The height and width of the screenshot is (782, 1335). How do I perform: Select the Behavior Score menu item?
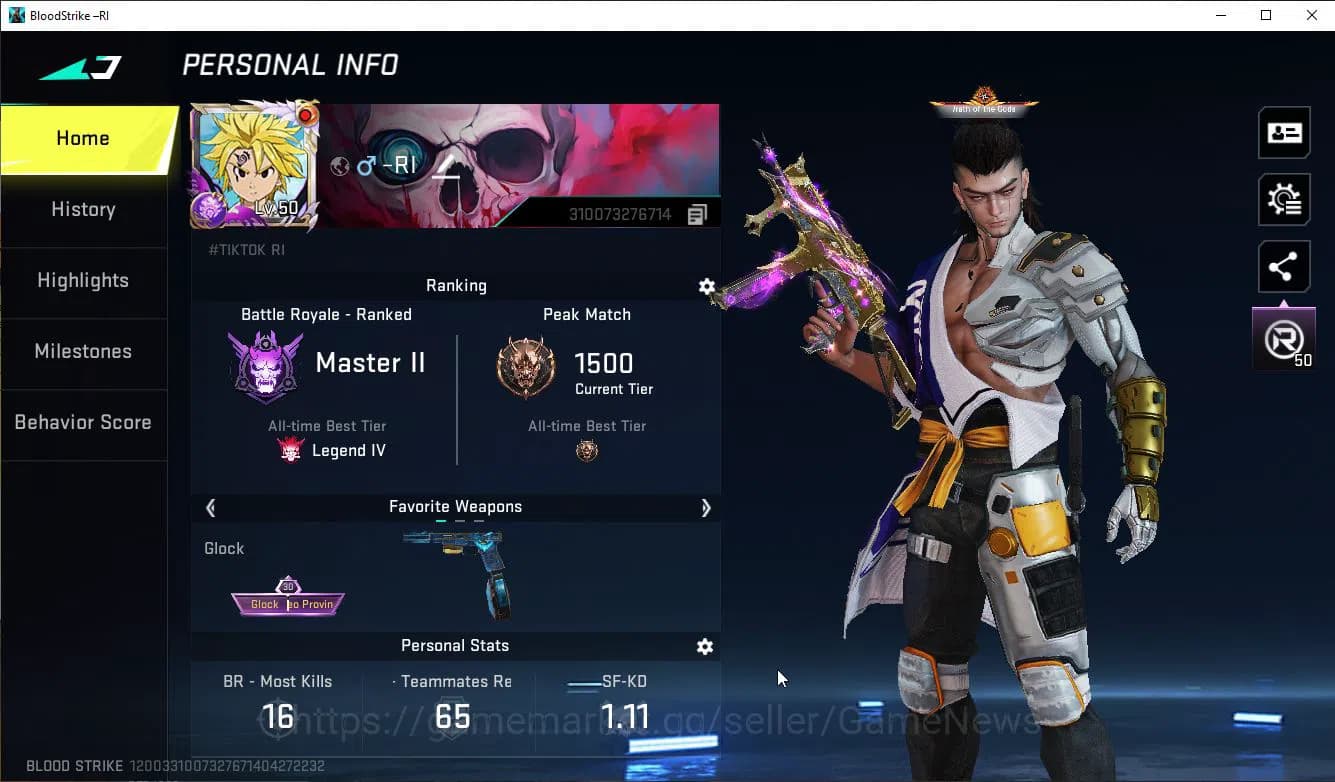pyautogui.click(x=83, y=422)
